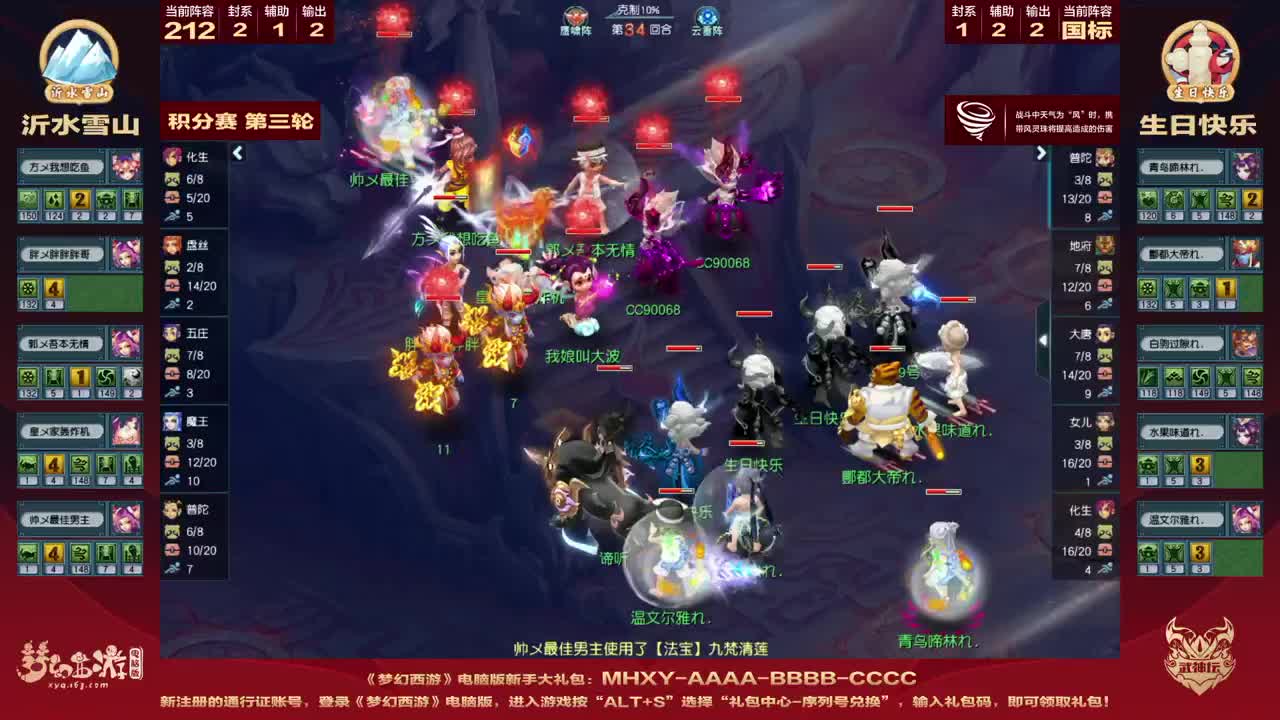Click the gift code MHXY-AAAA-BBBB-CCCC
Screen dimensions: 1280x720
(x=758, y=675)
